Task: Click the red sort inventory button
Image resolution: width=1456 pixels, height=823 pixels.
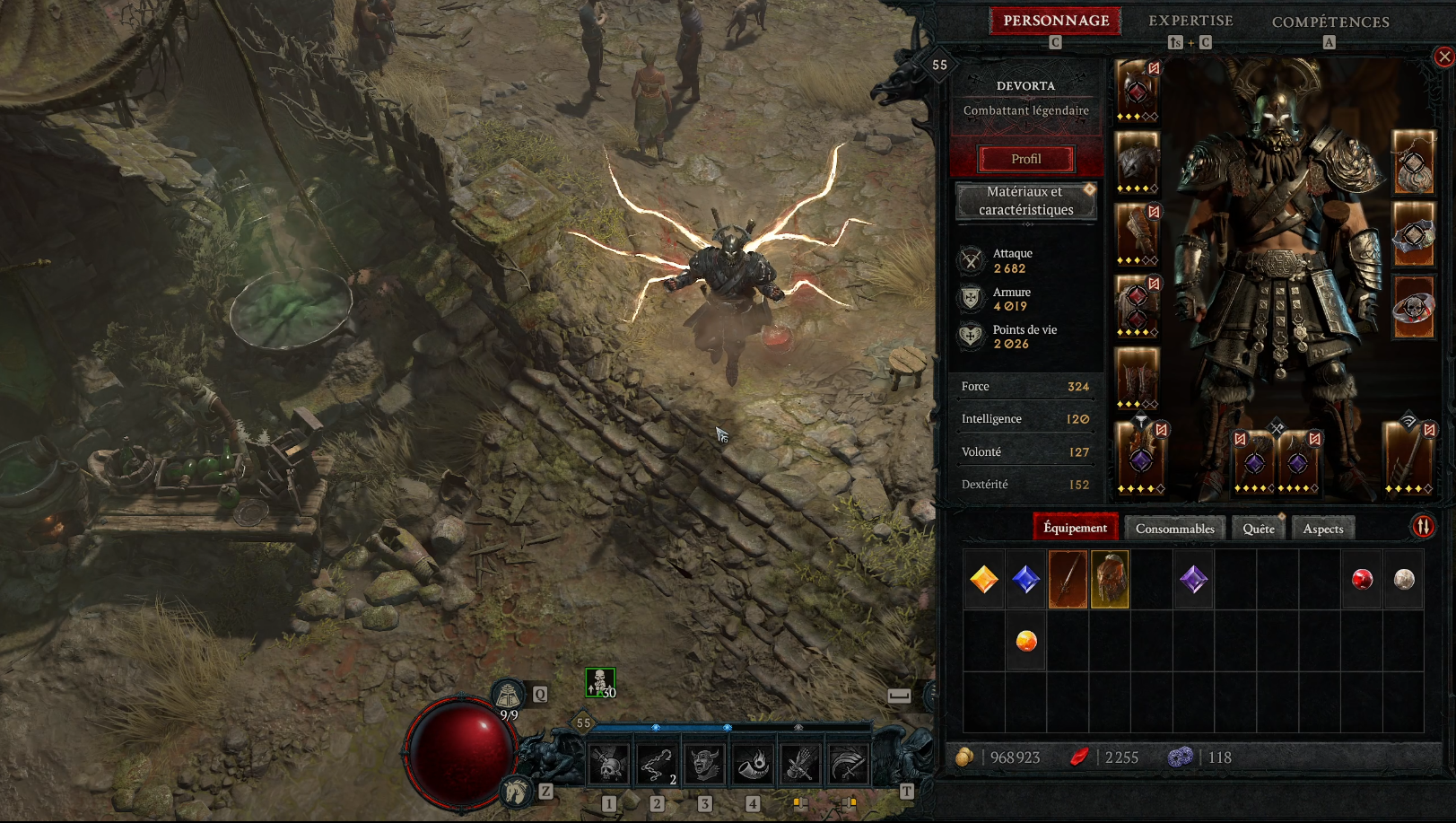Action: click(1423, 527)
